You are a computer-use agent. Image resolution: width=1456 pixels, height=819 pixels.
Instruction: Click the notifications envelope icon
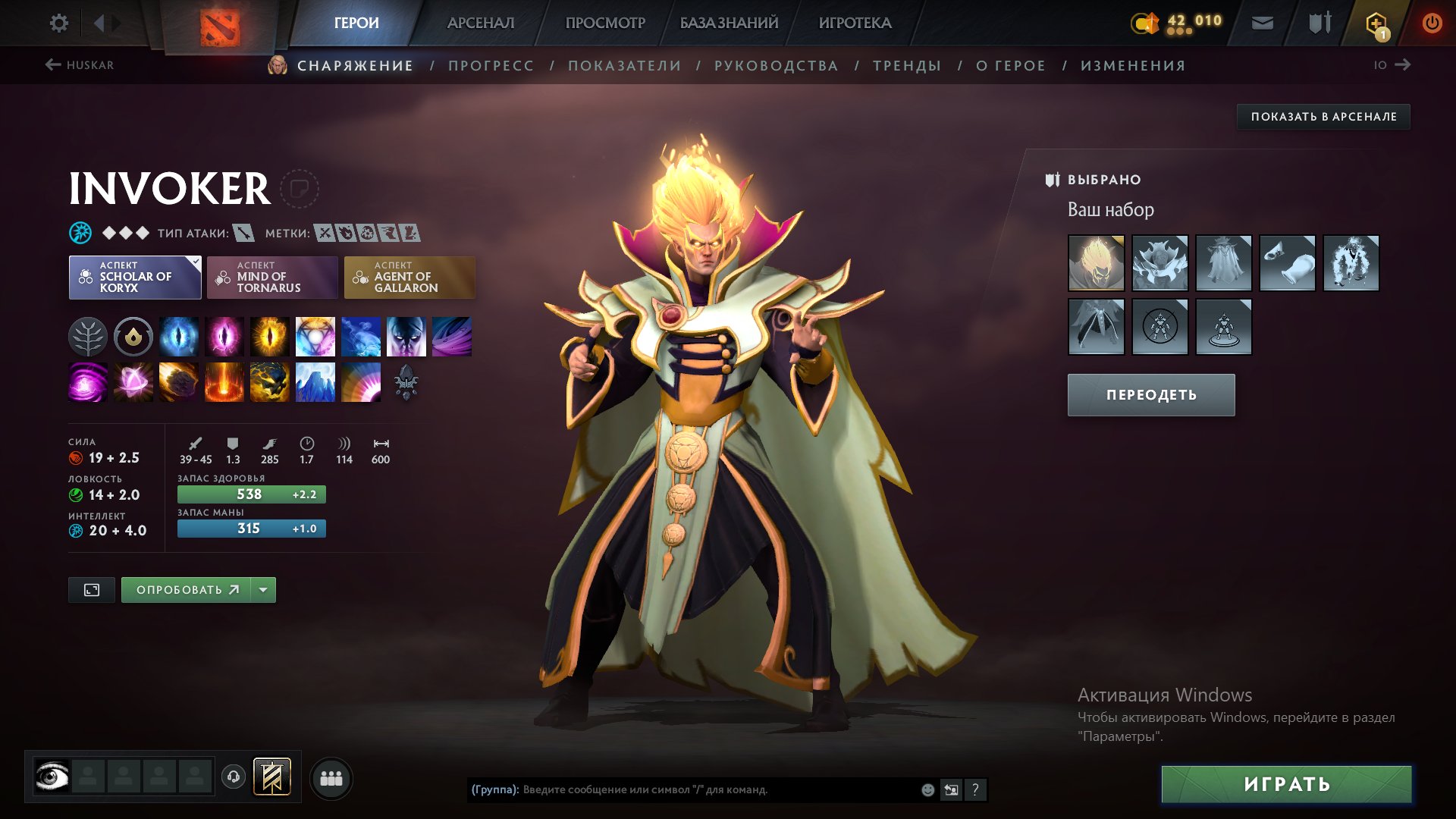1261,23
